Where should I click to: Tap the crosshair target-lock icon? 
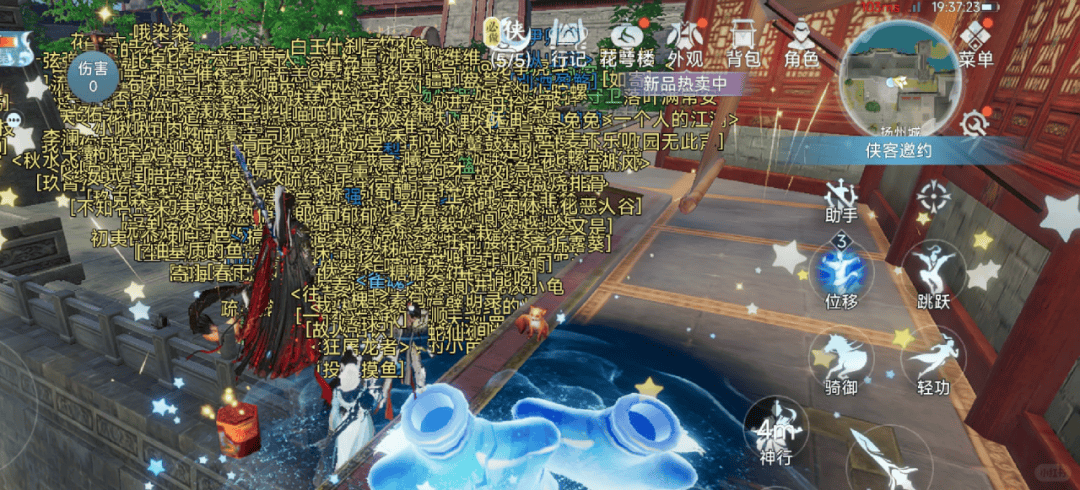click(934, 196)
